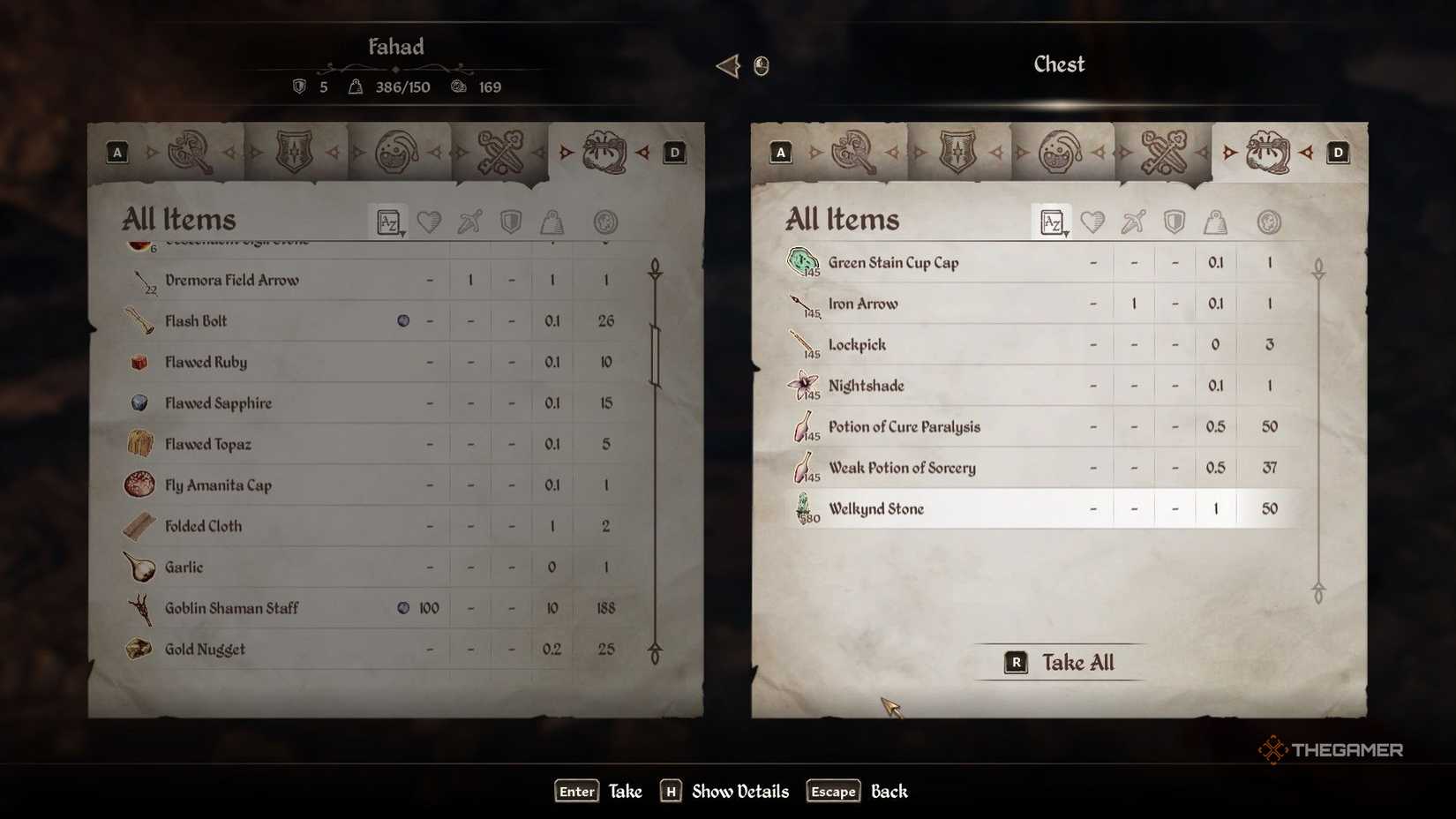Screen dimensions: 1456x819
Task: Sort Fahad's items by weight via the scale icon
Action: 552,222
